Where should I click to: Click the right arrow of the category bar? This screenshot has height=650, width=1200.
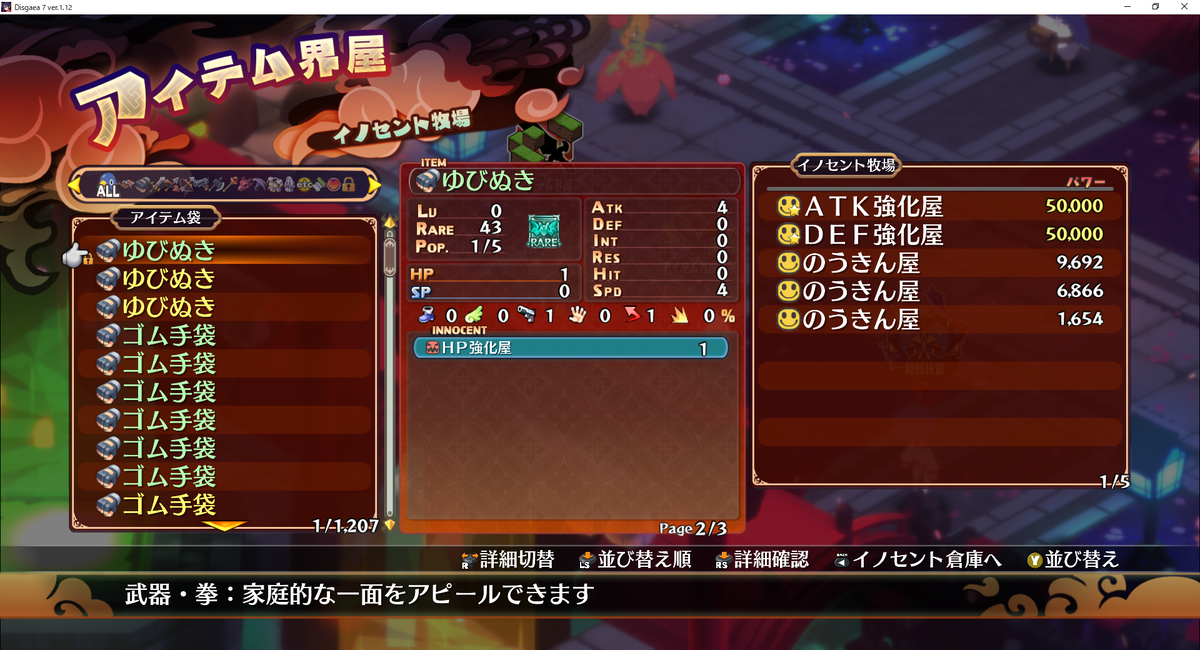[x=374, y=185]
